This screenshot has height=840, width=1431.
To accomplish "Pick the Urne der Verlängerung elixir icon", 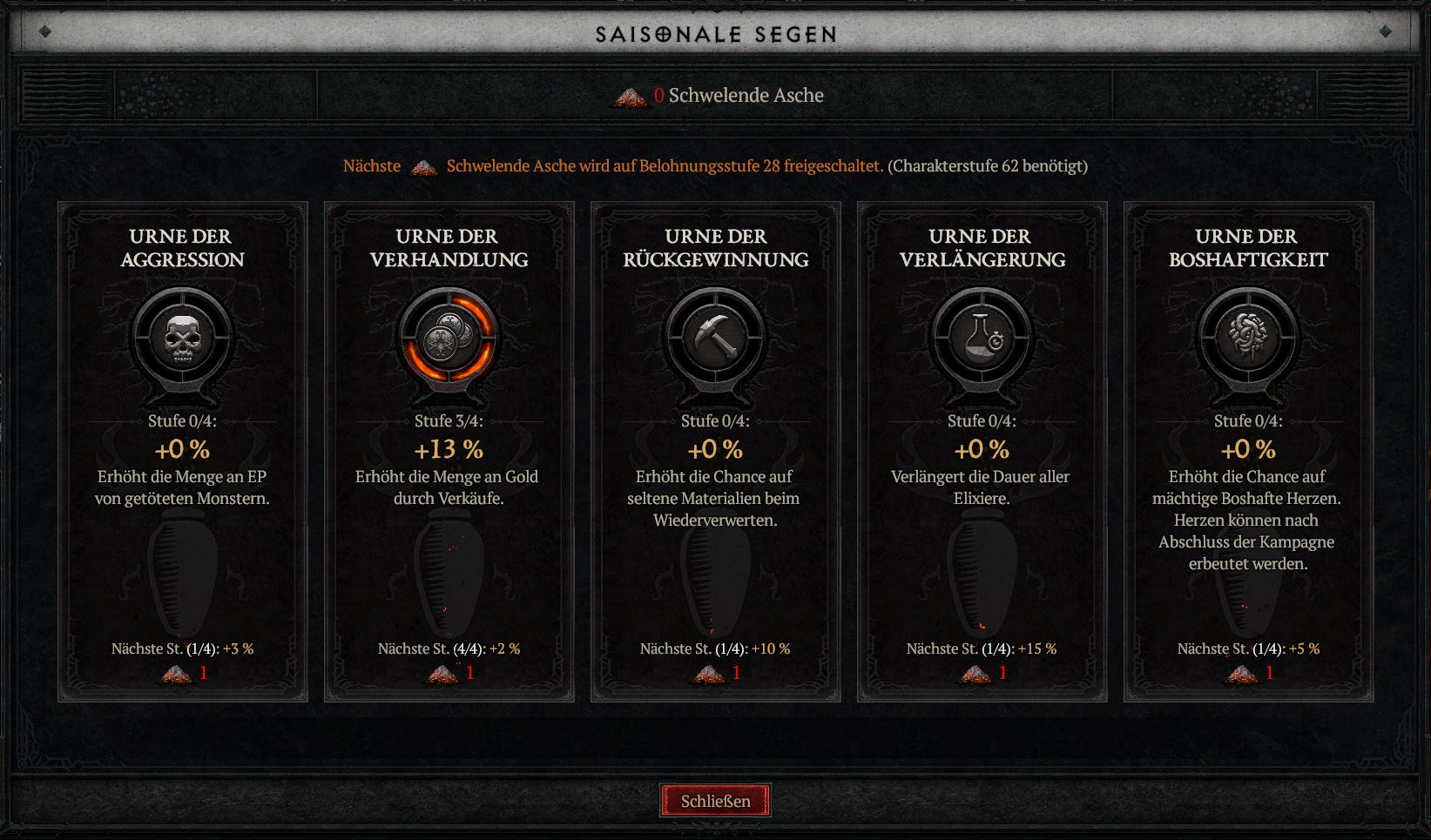I will 982,336.
